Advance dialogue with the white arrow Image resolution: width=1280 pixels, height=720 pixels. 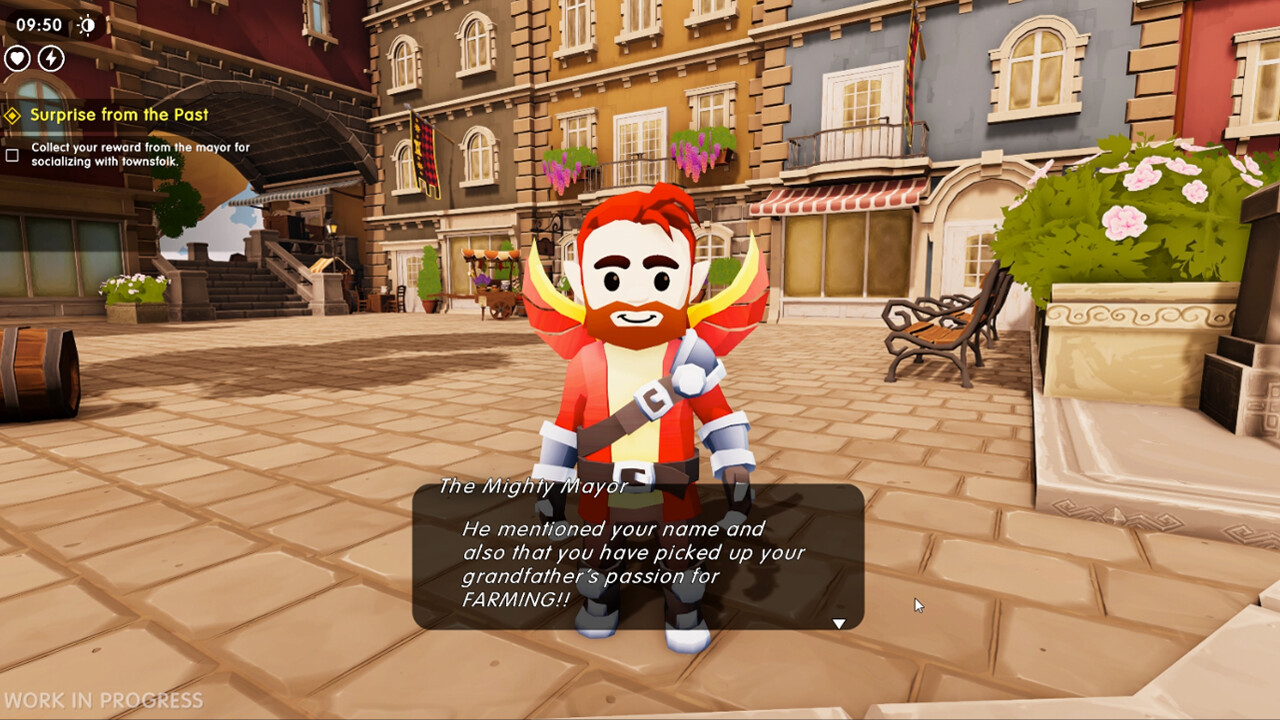tap(839, 623)
